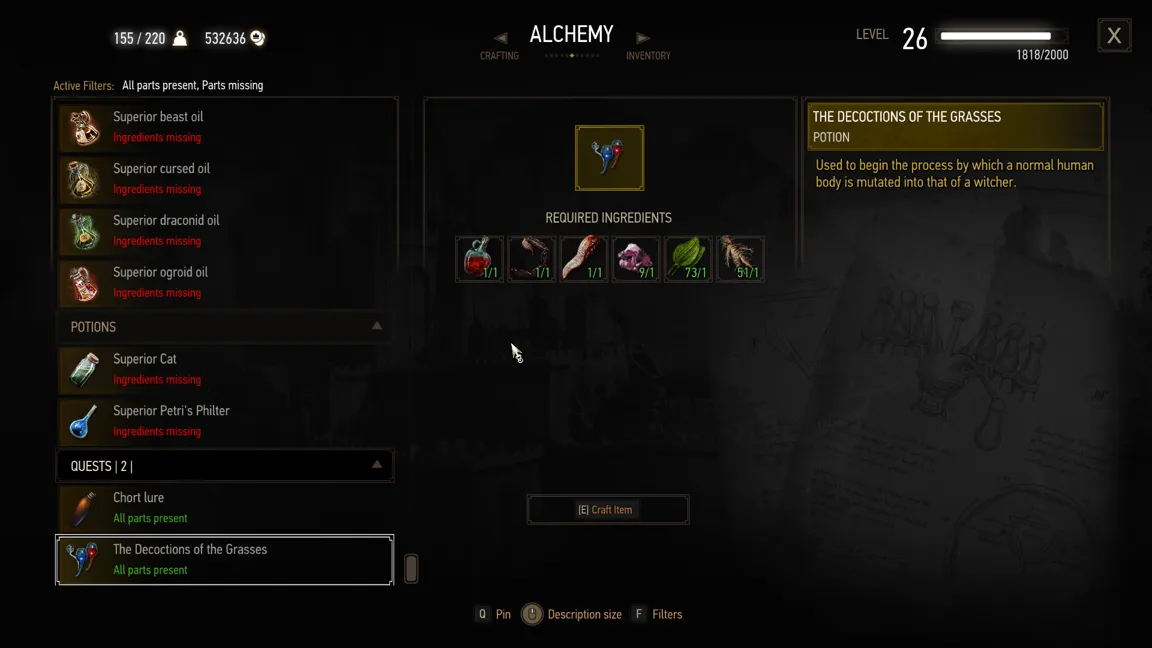Select the Superior Cat potion recipe

pos(225,369)
